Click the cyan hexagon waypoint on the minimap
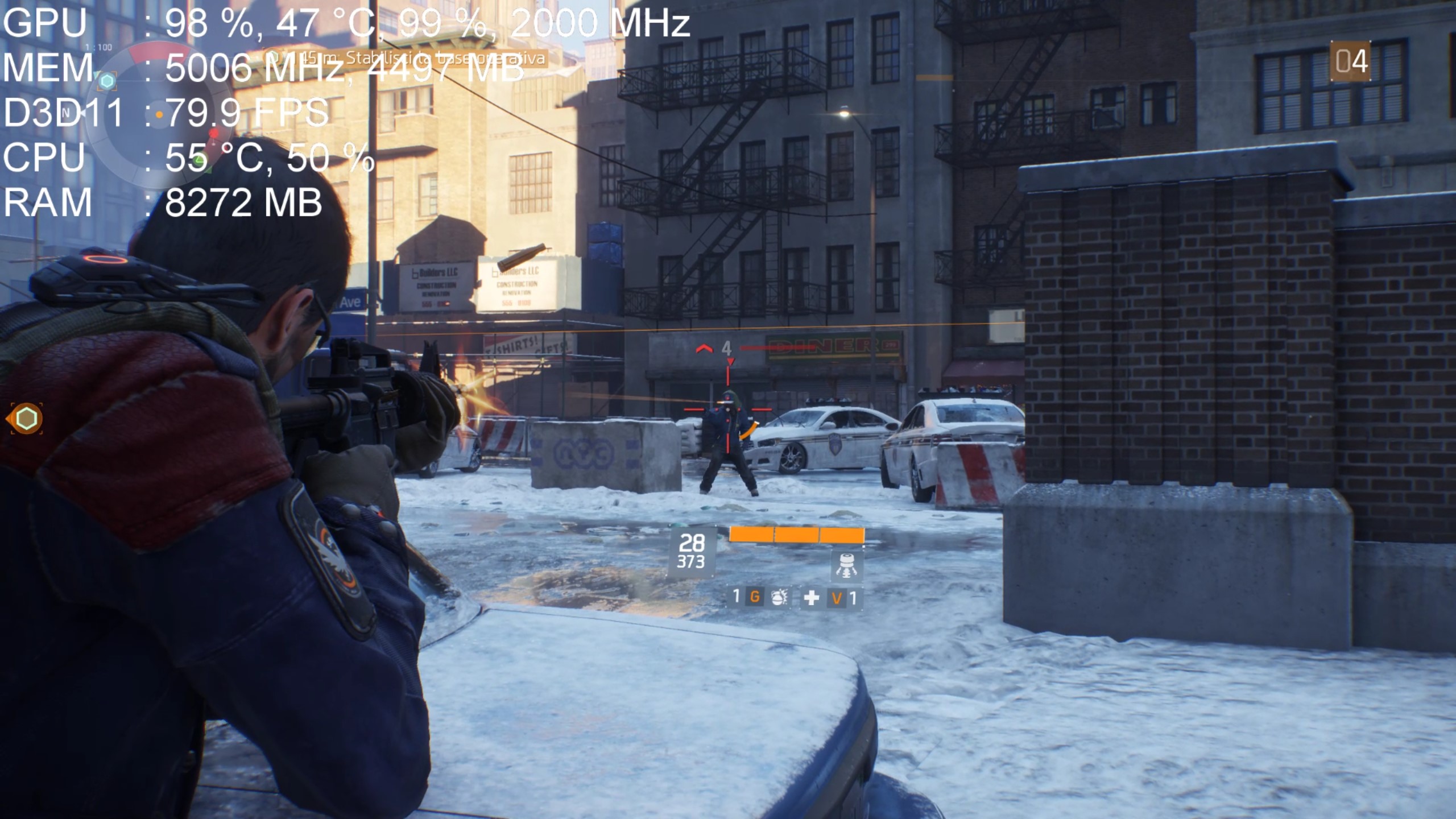 tap(106, 81)
